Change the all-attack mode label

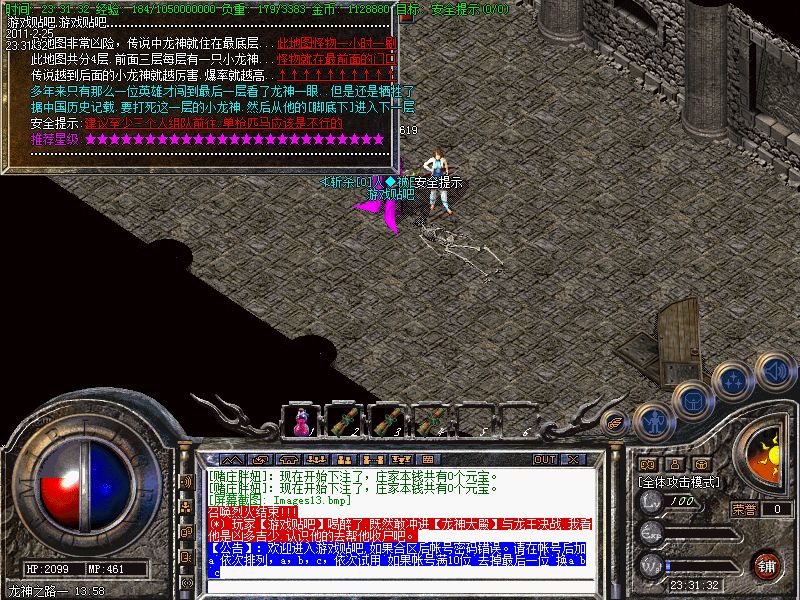[x=681, y=481]
